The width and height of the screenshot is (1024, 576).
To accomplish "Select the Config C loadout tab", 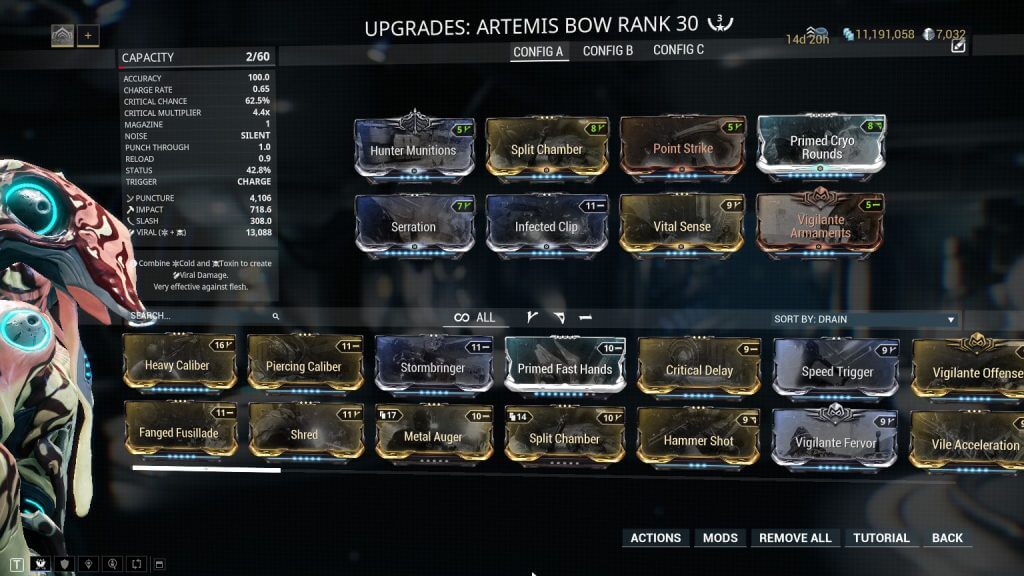I will pyautogui.click(x=678, y=50).
